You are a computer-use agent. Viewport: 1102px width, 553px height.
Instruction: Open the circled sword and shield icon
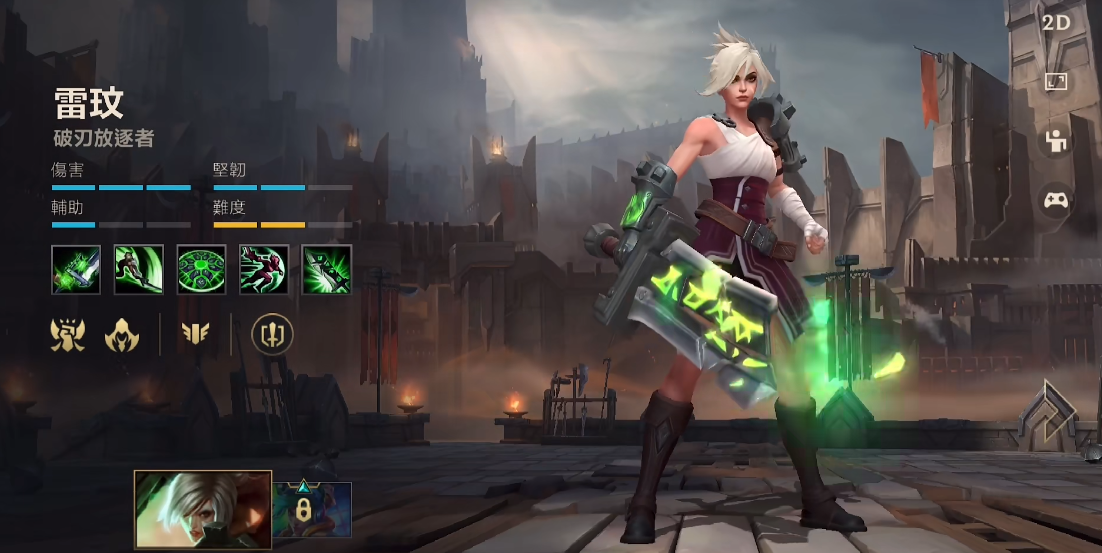click(272, 334)
